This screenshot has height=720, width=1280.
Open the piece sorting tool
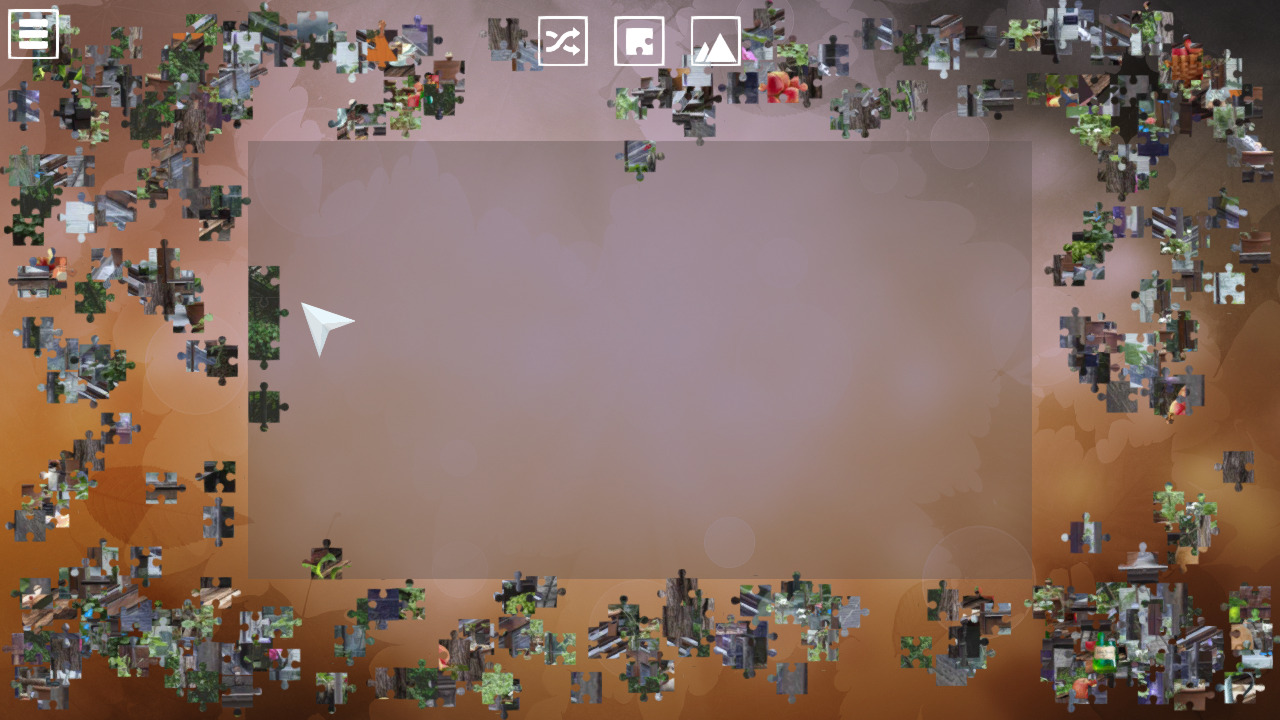point(639,42)
